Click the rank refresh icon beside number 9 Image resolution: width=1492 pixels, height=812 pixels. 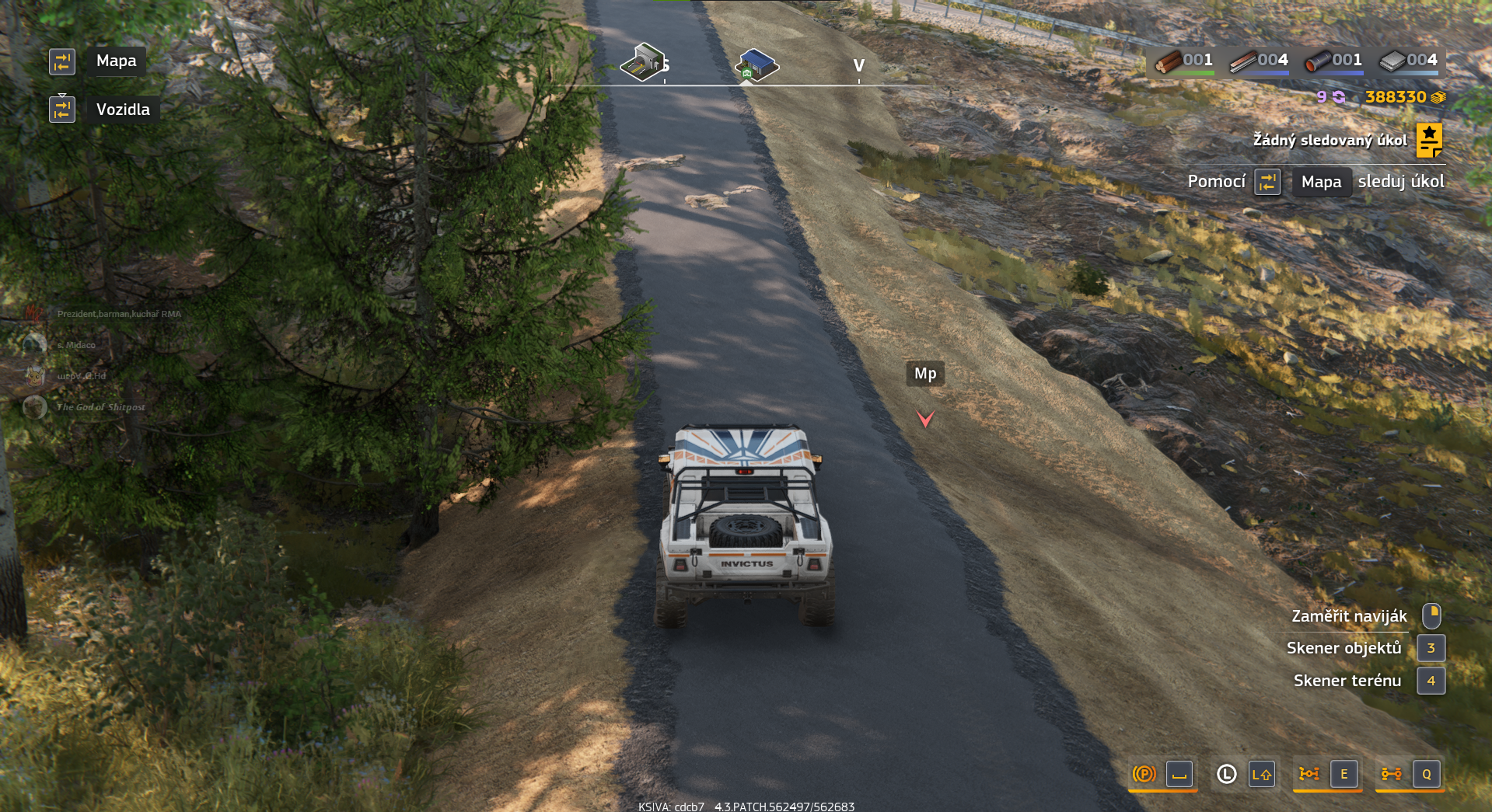point(1338,96)
